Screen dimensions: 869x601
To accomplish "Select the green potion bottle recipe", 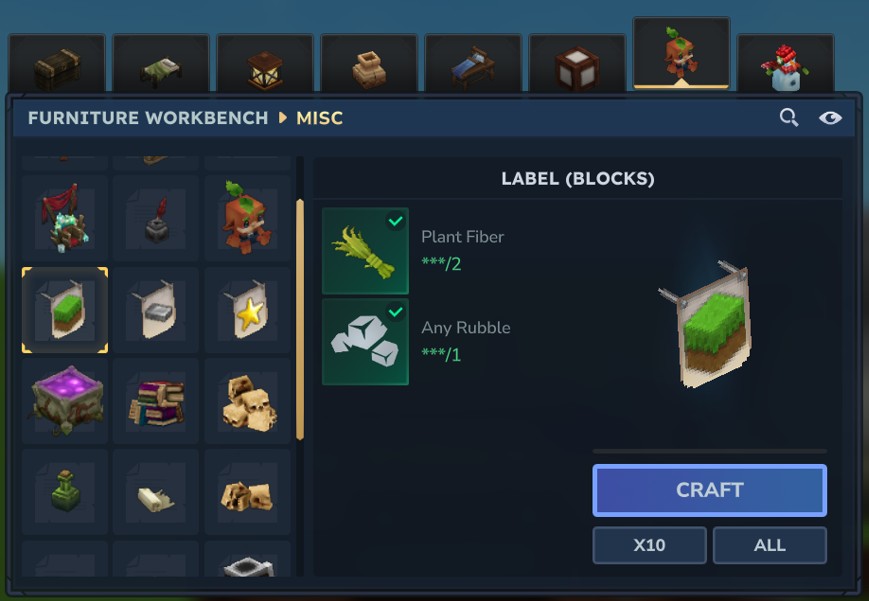I will pos(65,492).
